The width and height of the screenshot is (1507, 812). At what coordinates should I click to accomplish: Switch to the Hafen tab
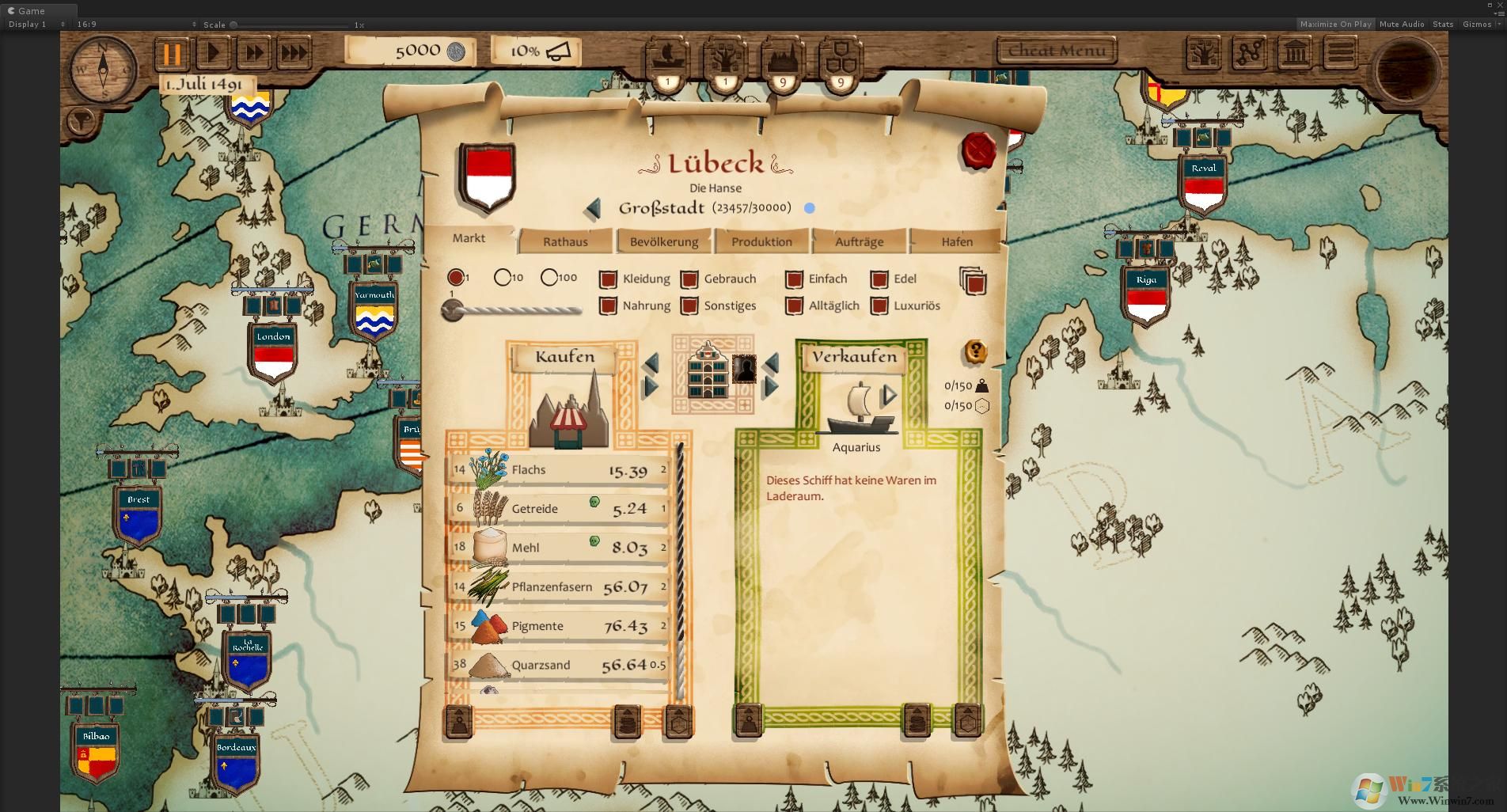coord(955,242)
